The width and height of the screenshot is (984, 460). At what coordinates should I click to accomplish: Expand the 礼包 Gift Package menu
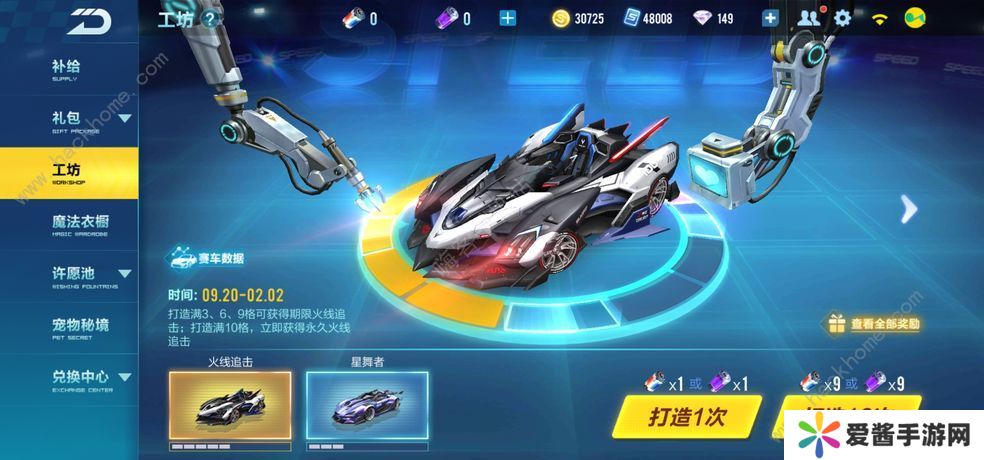click(68, 120)
